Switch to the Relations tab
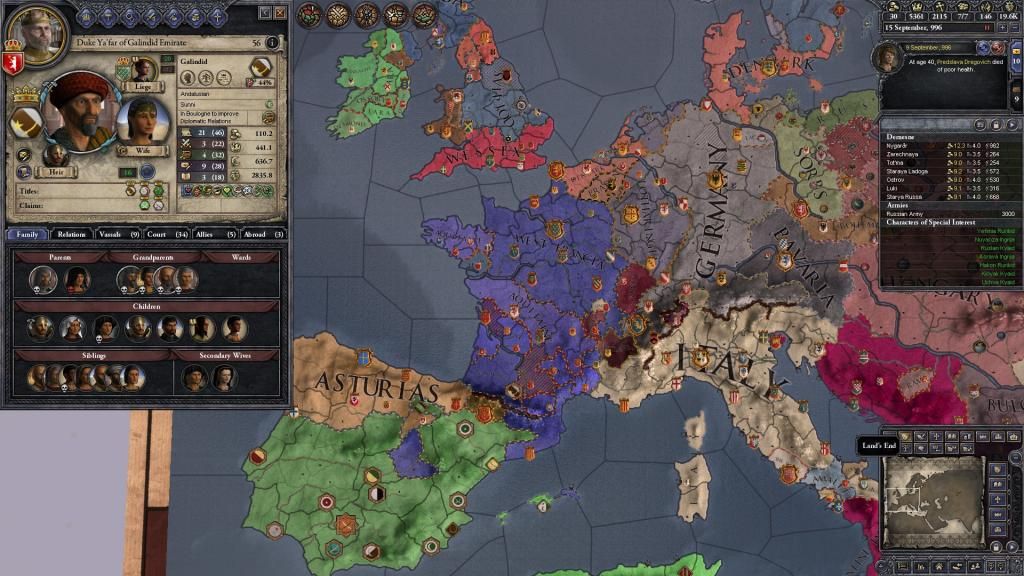 coord(72,234)
